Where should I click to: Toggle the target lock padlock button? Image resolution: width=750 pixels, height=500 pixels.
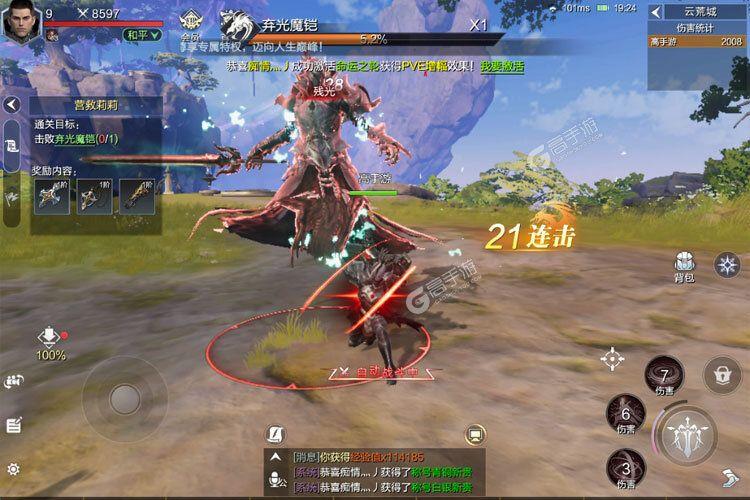pos(720,374)
